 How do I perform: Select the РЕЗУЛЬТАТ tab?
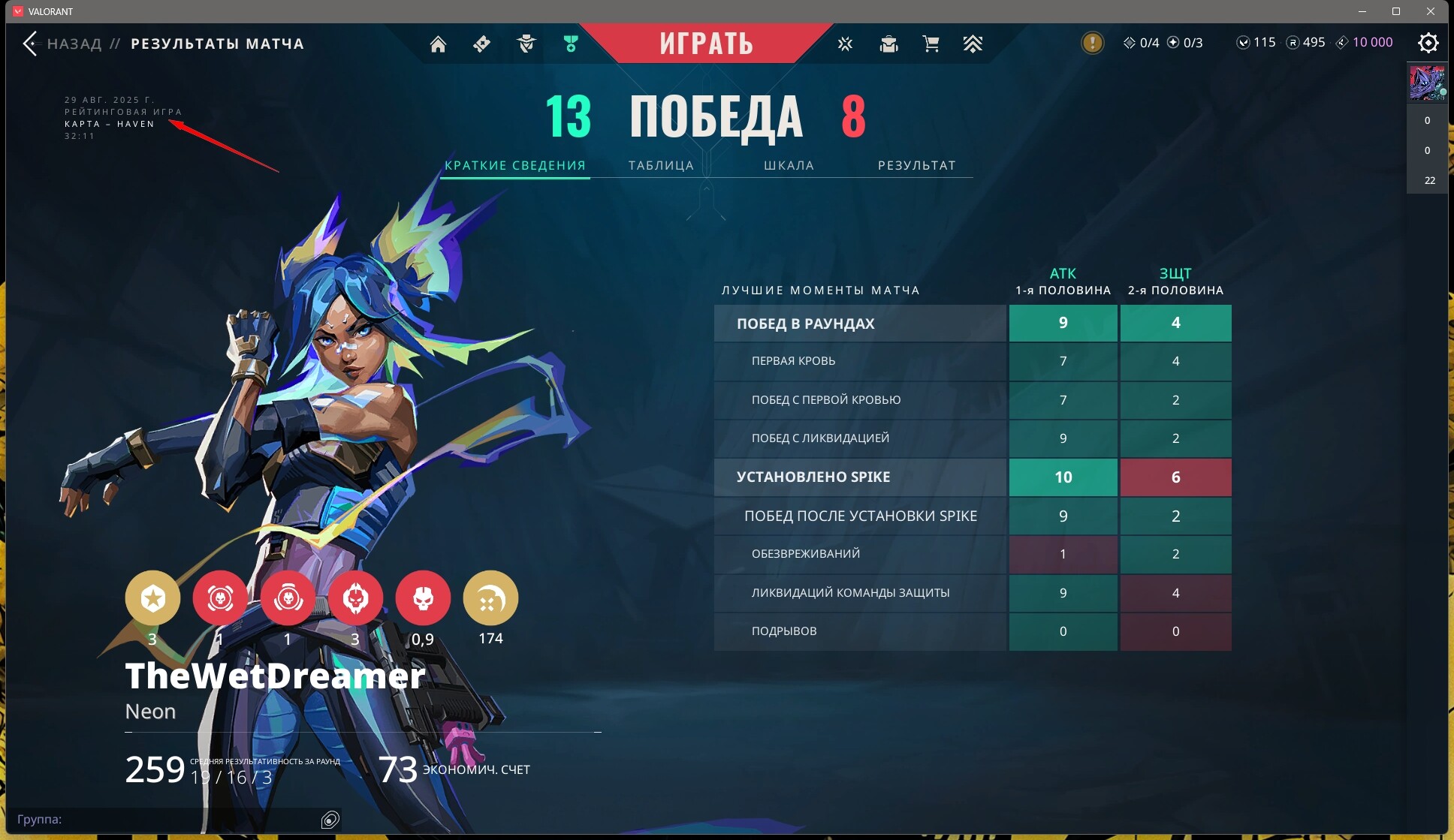coord(916,165)
